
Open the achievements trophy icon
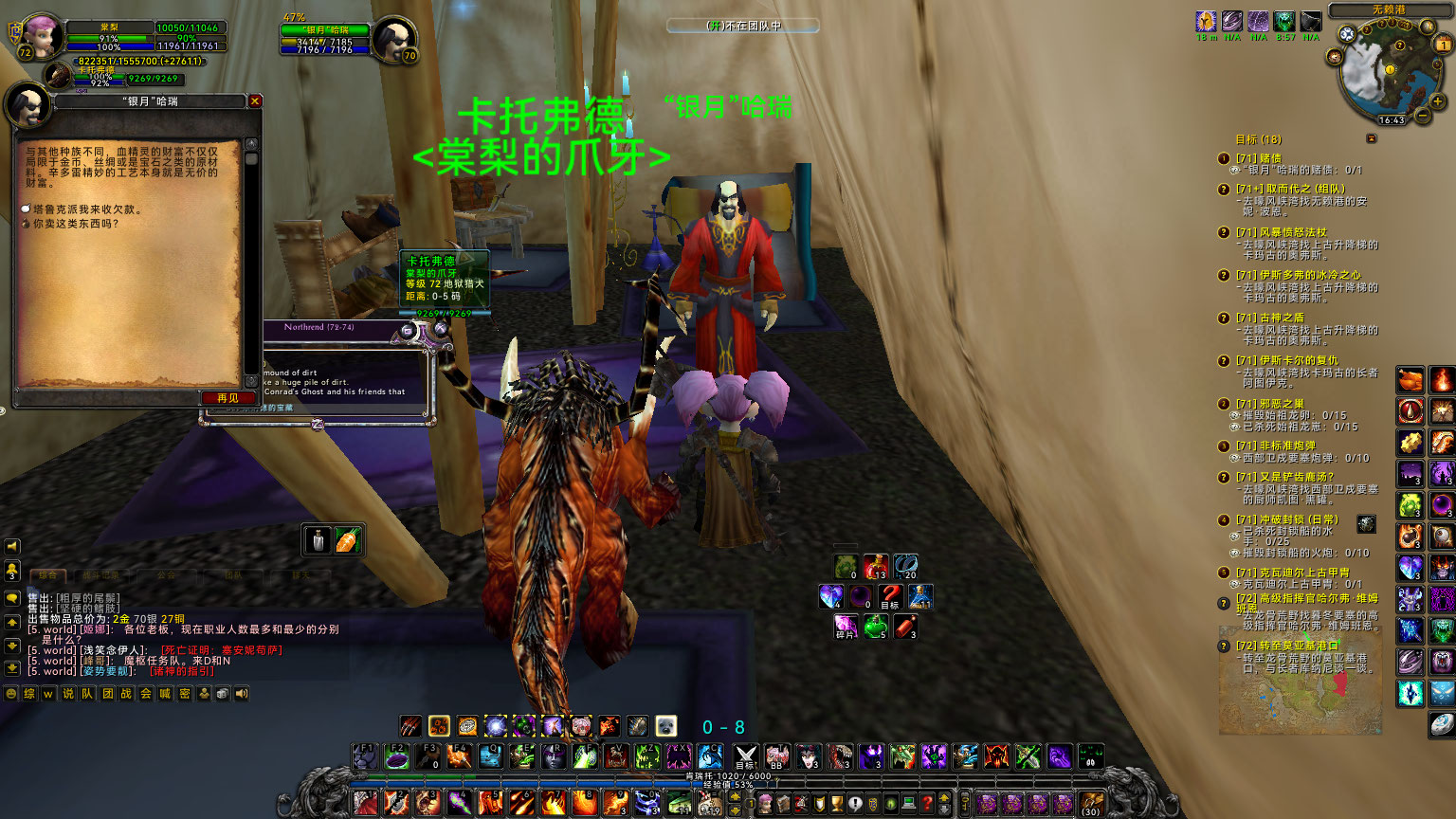(837, 802)
